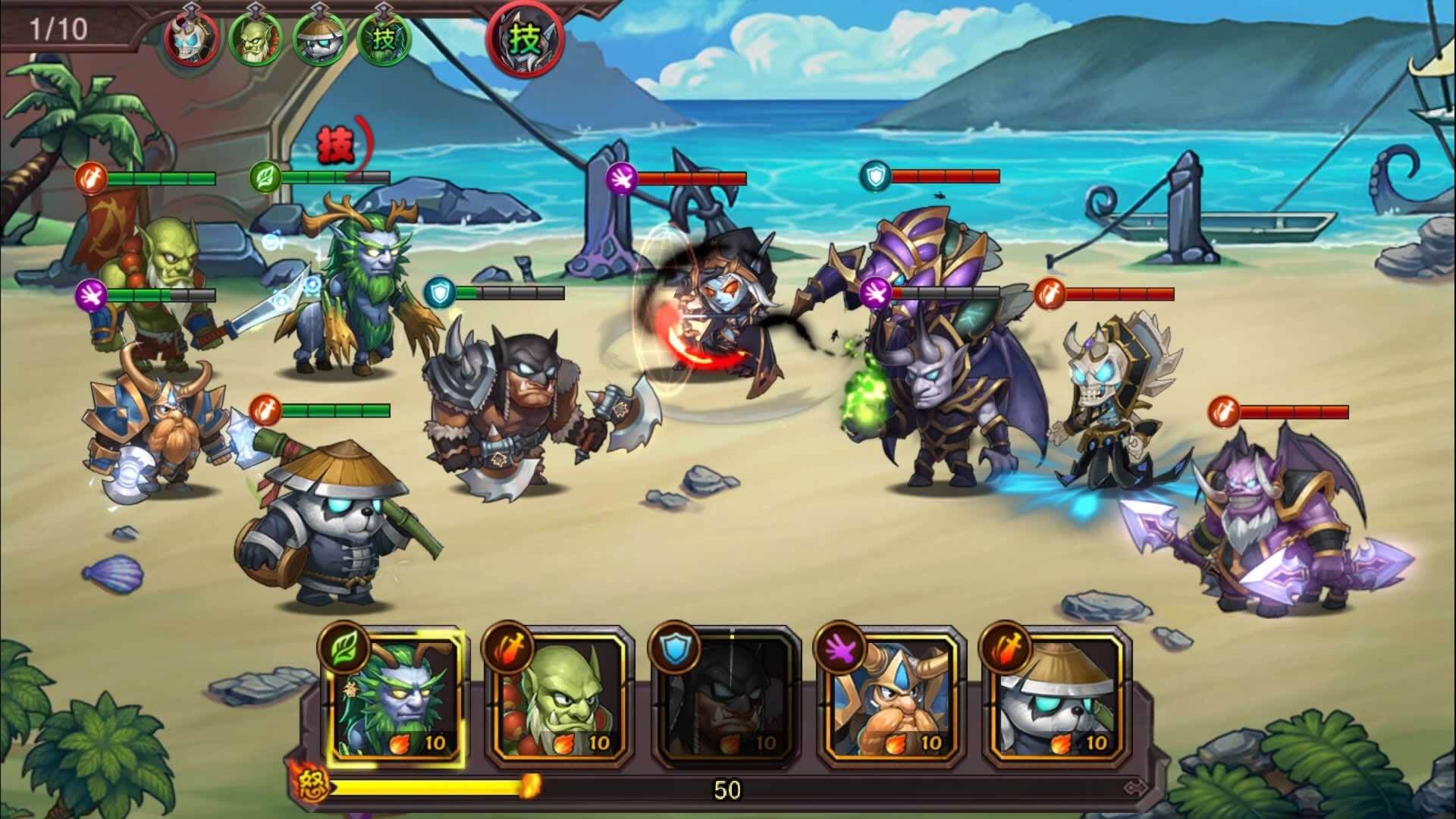The image size is (1456, 819).
Task: Click the small green skill turn icon
Action: click(384, 38)
